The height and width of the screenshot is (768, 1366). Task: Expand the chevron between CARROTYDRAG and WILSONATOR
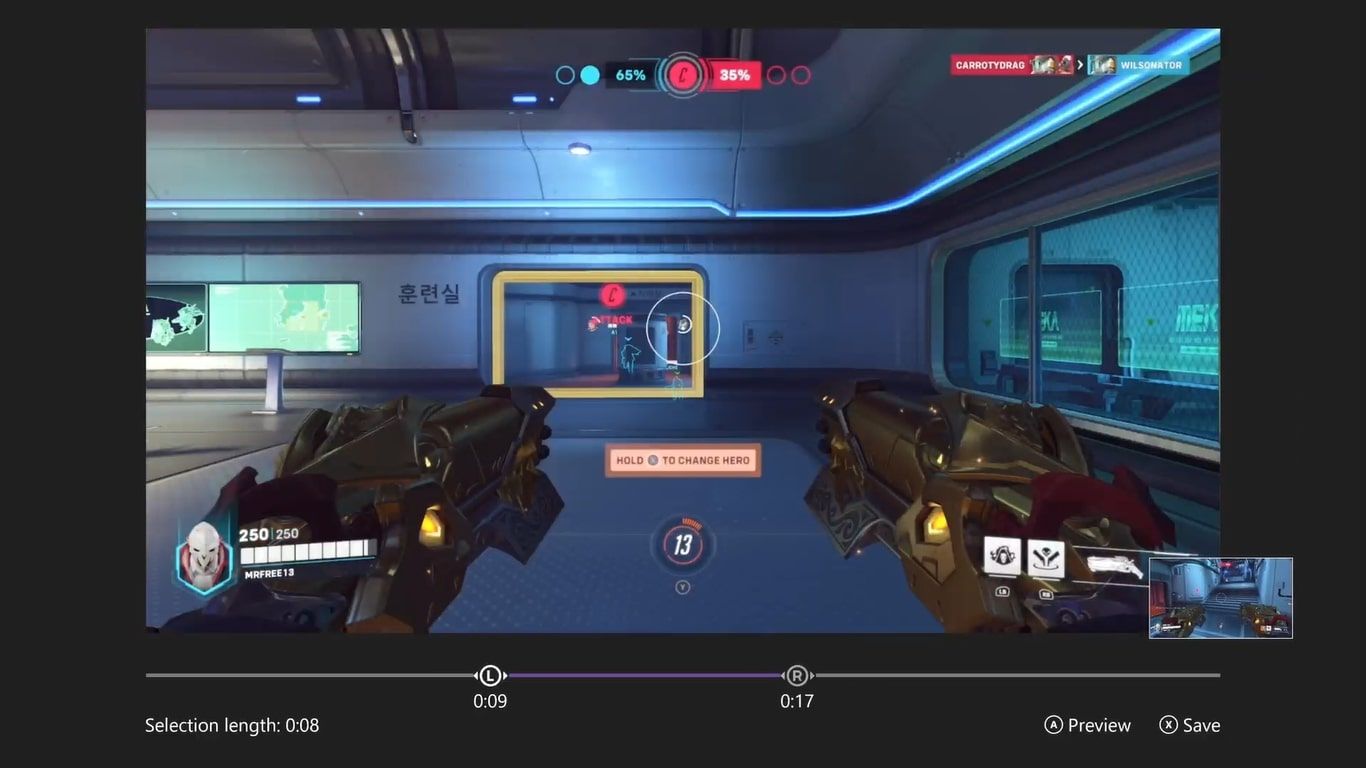tap(1080, 64)
